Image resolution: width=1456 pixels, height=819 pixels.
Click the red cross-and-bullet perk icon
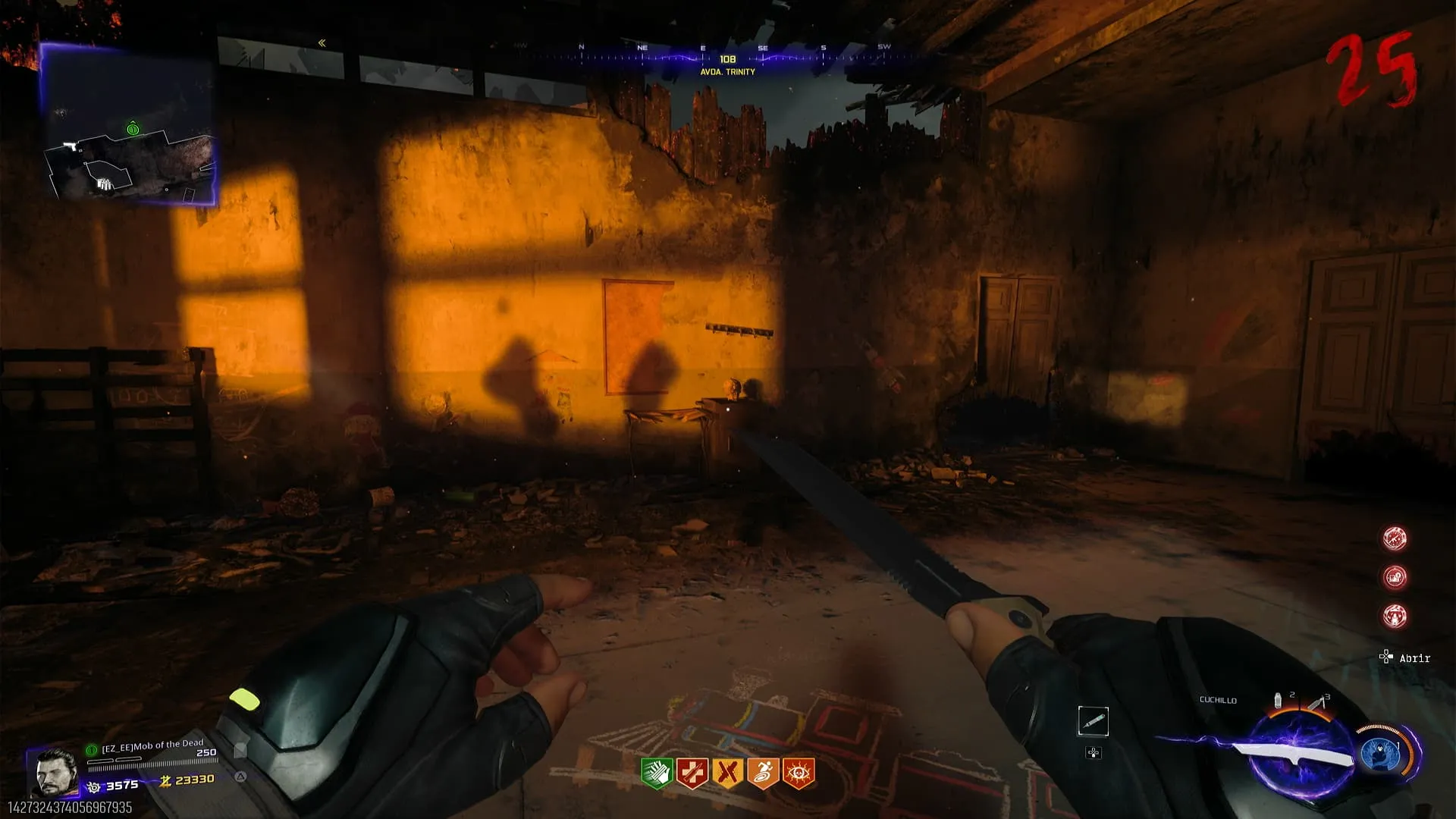point(692,773)
